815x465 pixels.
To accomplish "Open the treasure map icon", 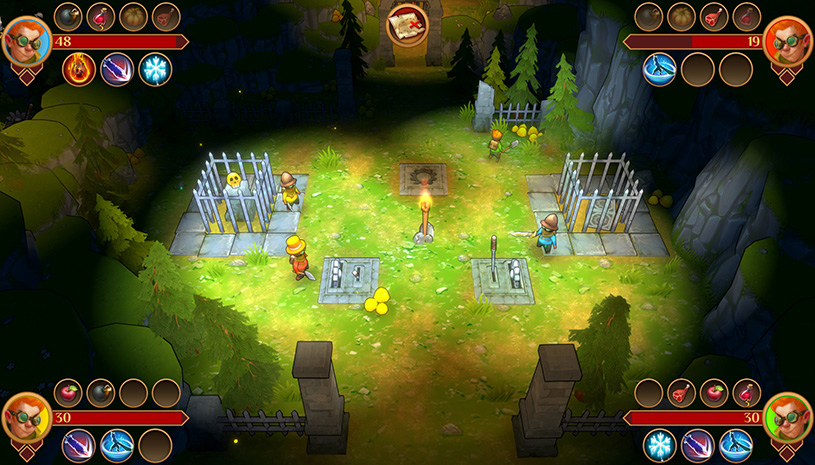I will click(x=407, y=23).
